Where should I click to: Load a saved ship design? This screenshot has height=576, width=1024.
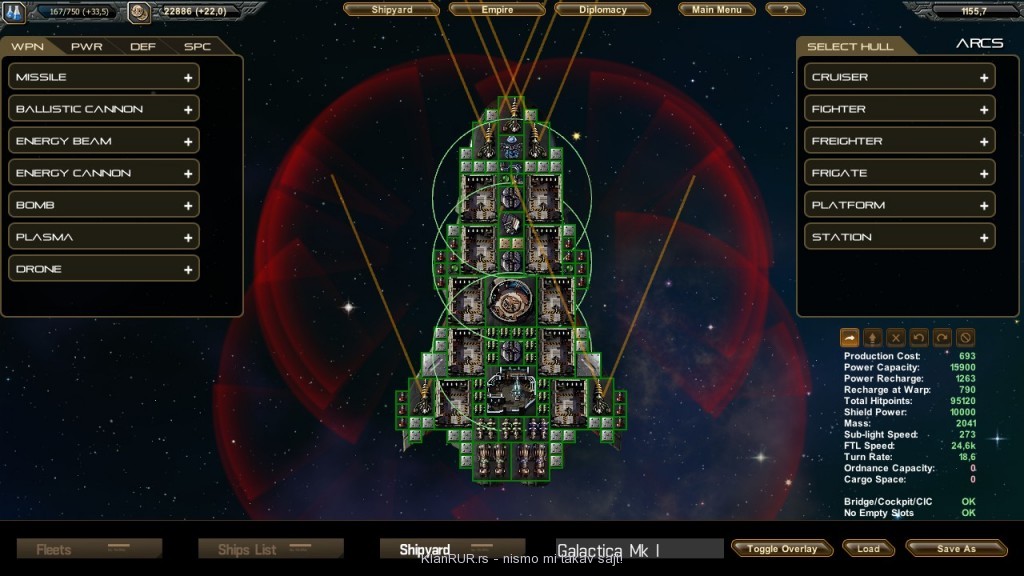pos(868,548)
